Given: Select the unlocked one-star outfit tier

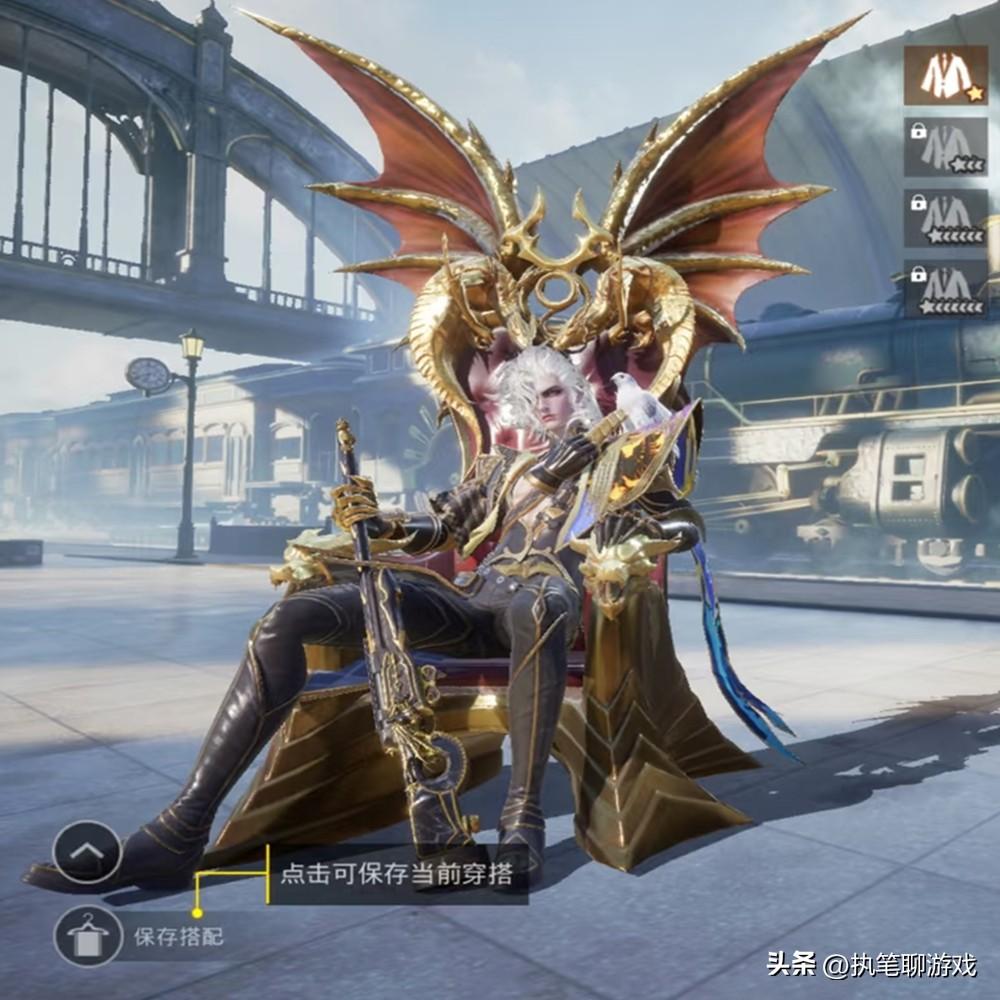Looking at the screenshot, I should pos(945,75).
